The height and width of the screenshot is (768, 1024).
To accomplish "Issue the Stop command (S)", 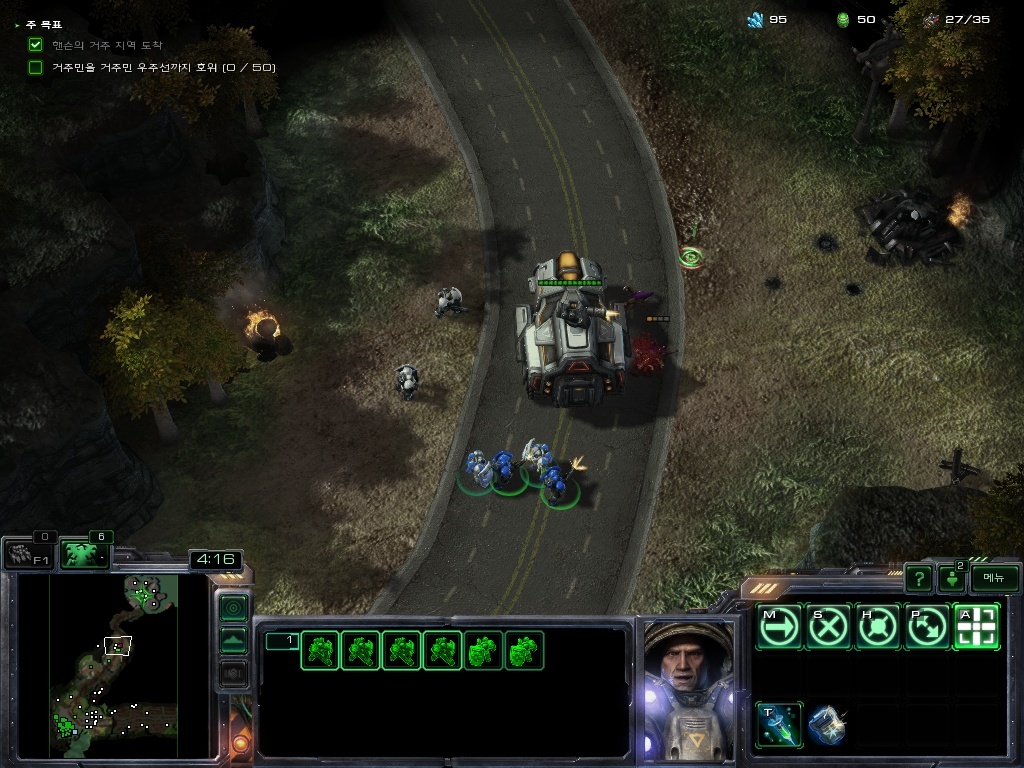I will (829, 627).
